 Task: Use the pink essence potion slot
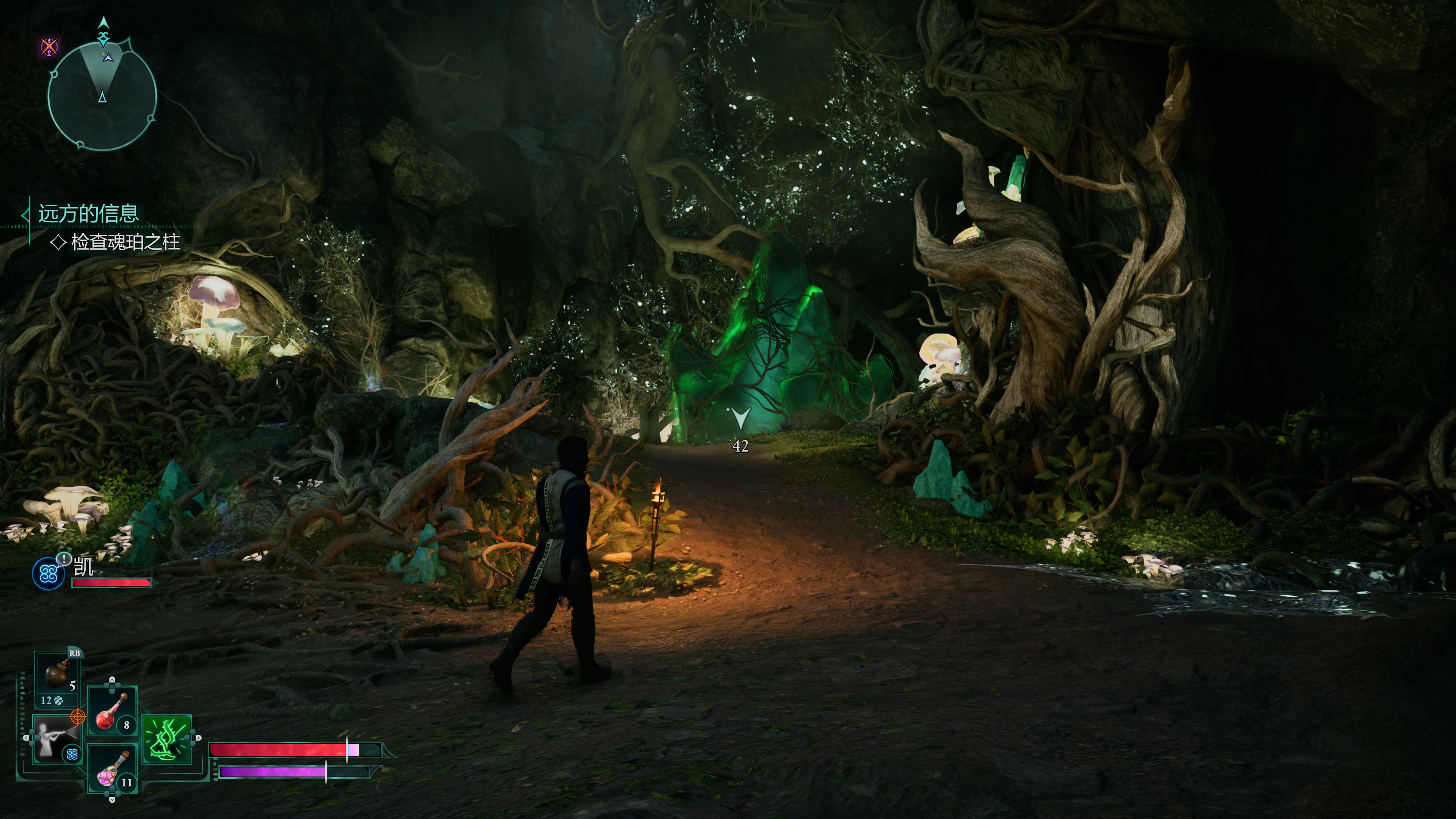112,768
